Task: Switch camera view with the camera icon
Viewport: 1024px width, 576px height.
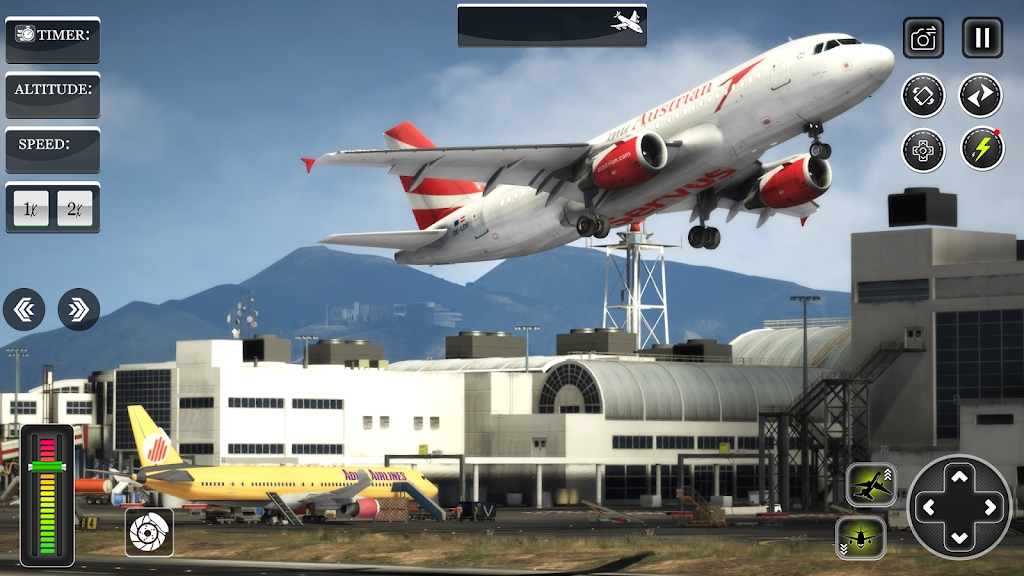Action: (923, 38)
